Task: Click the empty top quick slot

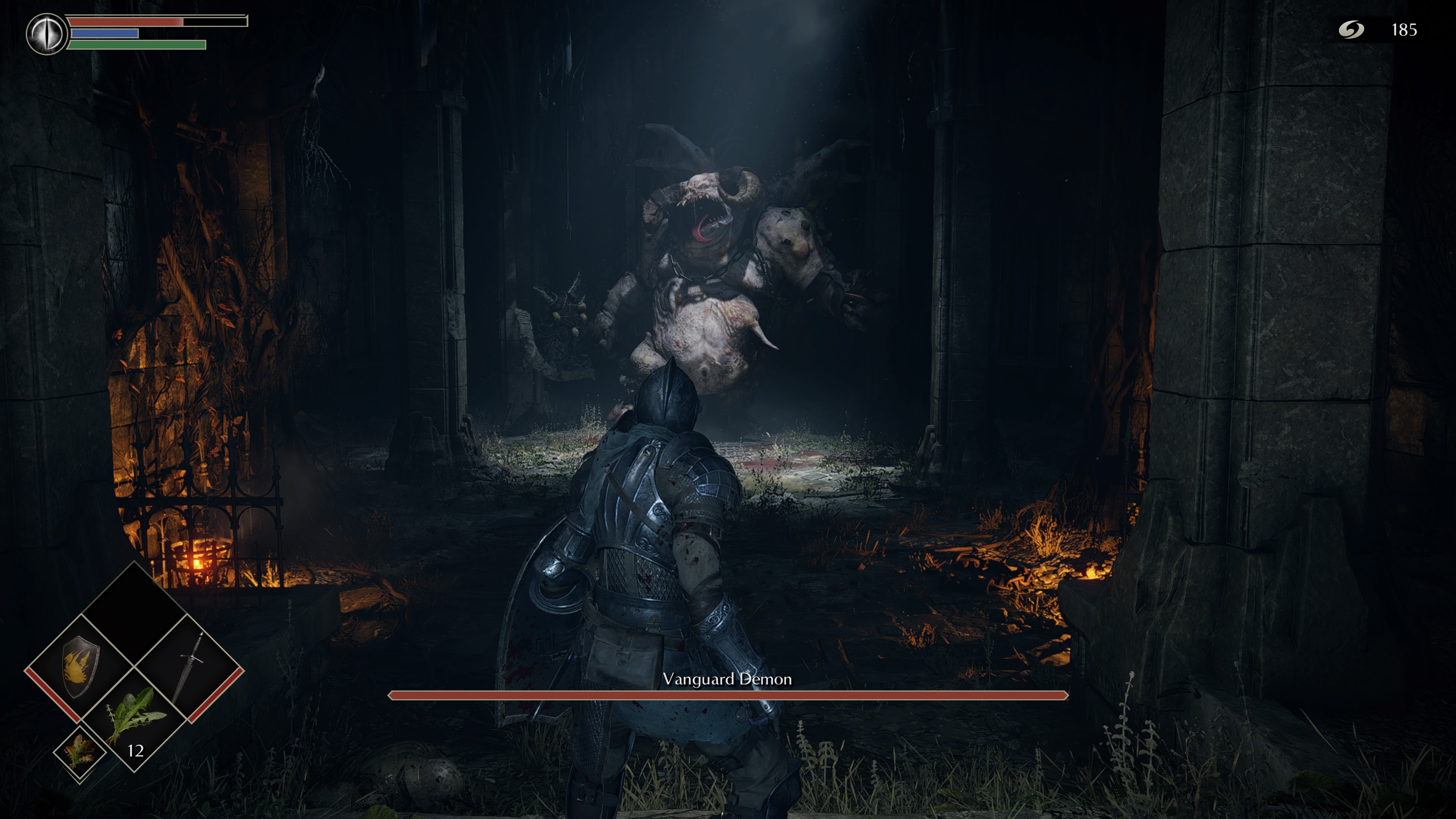Action: click(x=135, y=613)
